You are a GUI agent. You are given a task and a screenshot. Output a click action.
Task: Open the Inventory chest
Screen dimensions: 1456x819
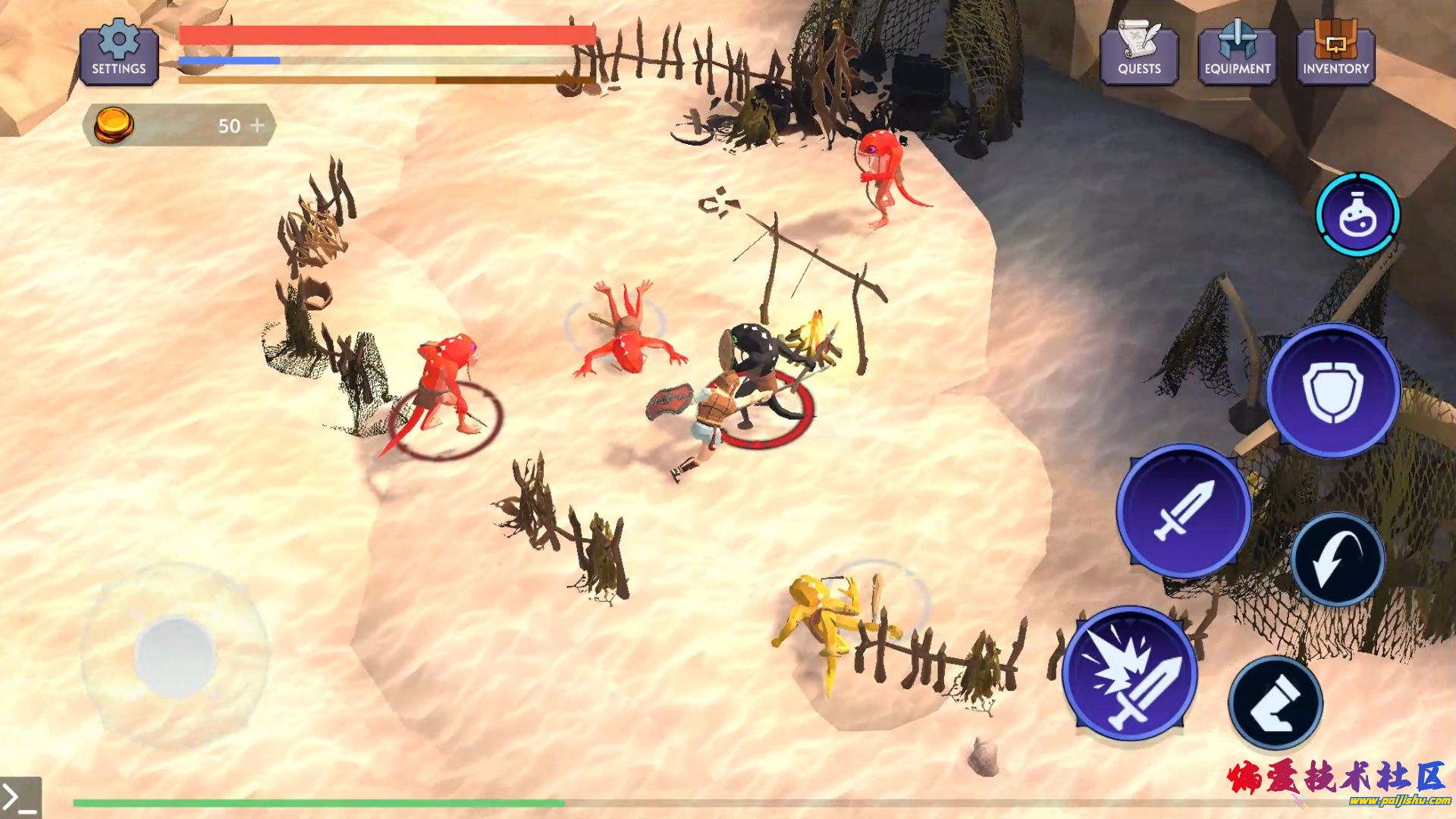(1335, 53)
